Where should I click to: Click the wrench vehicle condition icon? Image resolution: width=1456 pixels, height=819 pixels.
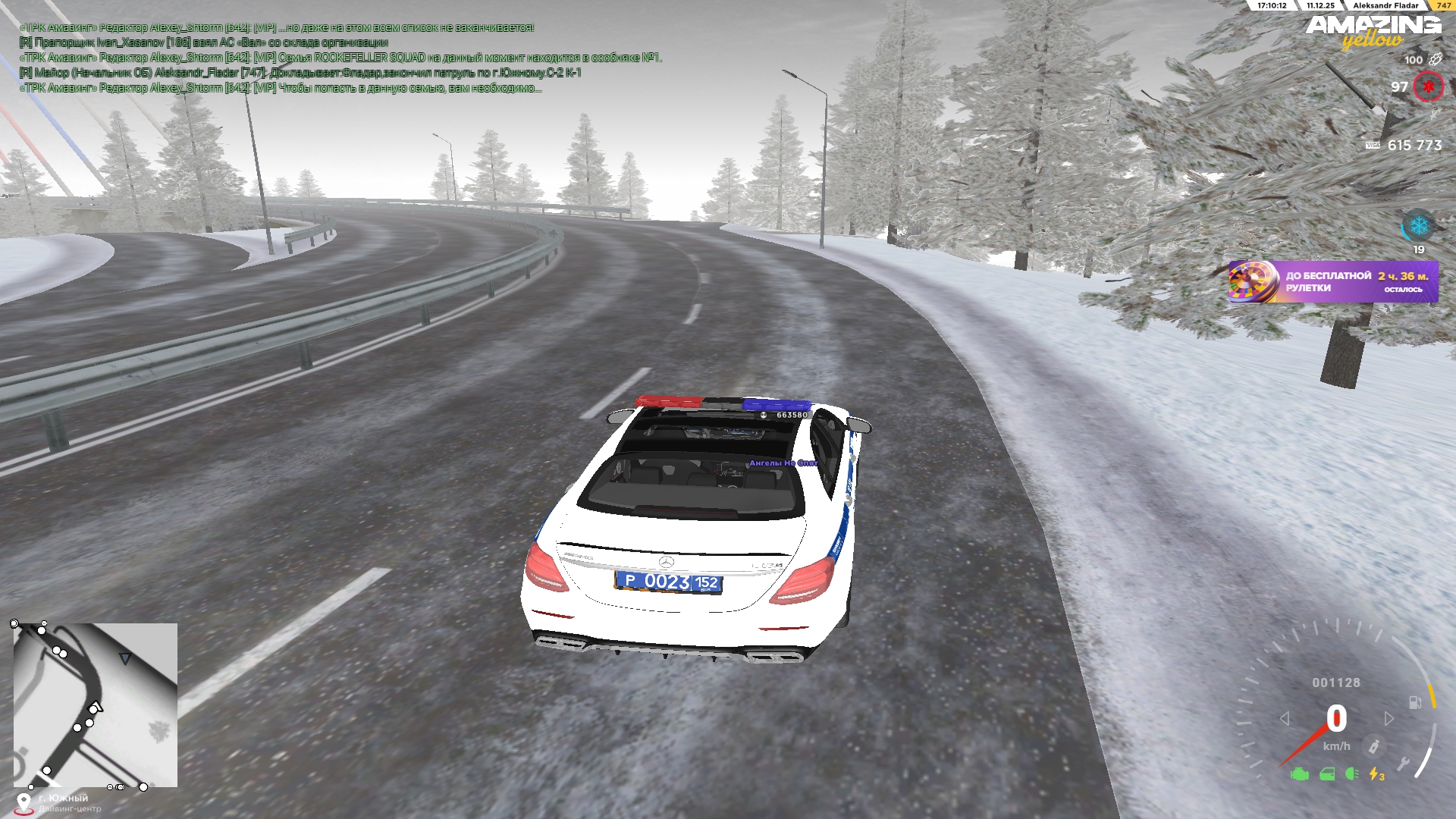point(1403,764)
